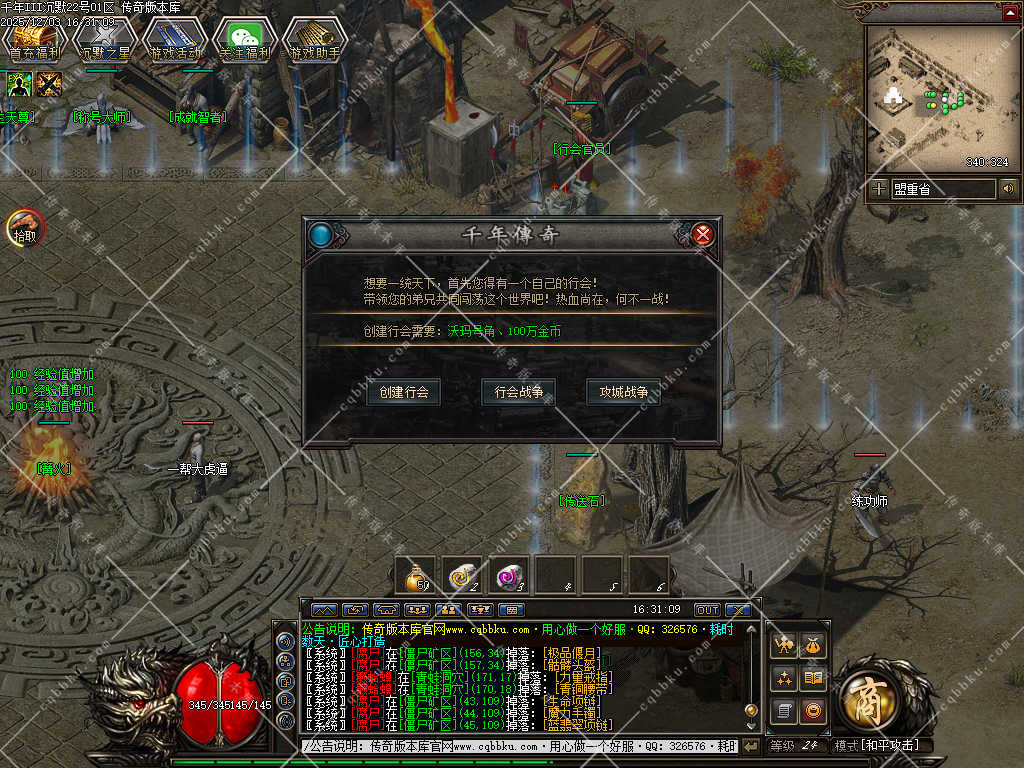Click the chat input field

[518, 746]
